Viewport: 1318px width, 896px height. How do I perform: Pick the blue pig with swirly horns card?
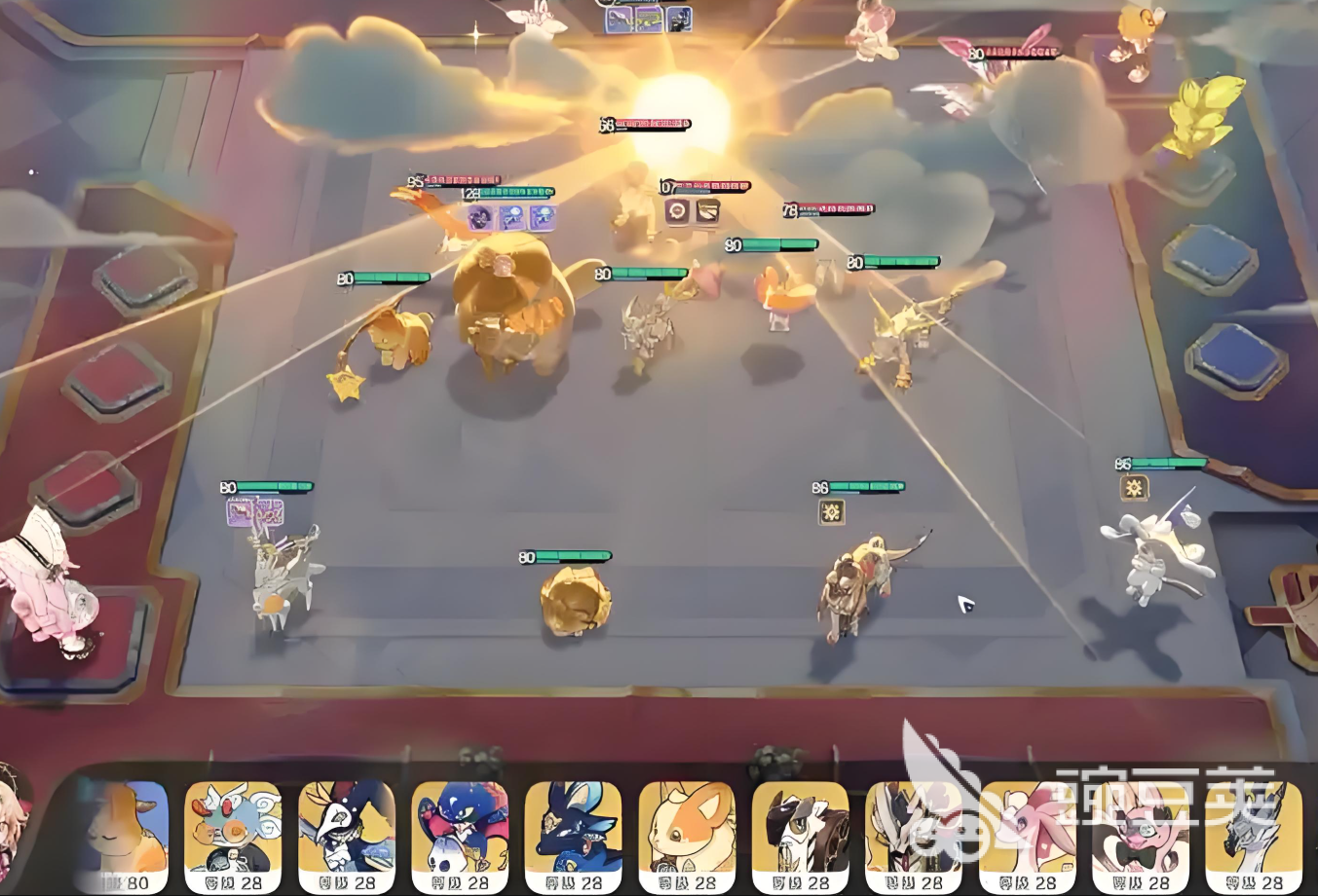point(233,836)
